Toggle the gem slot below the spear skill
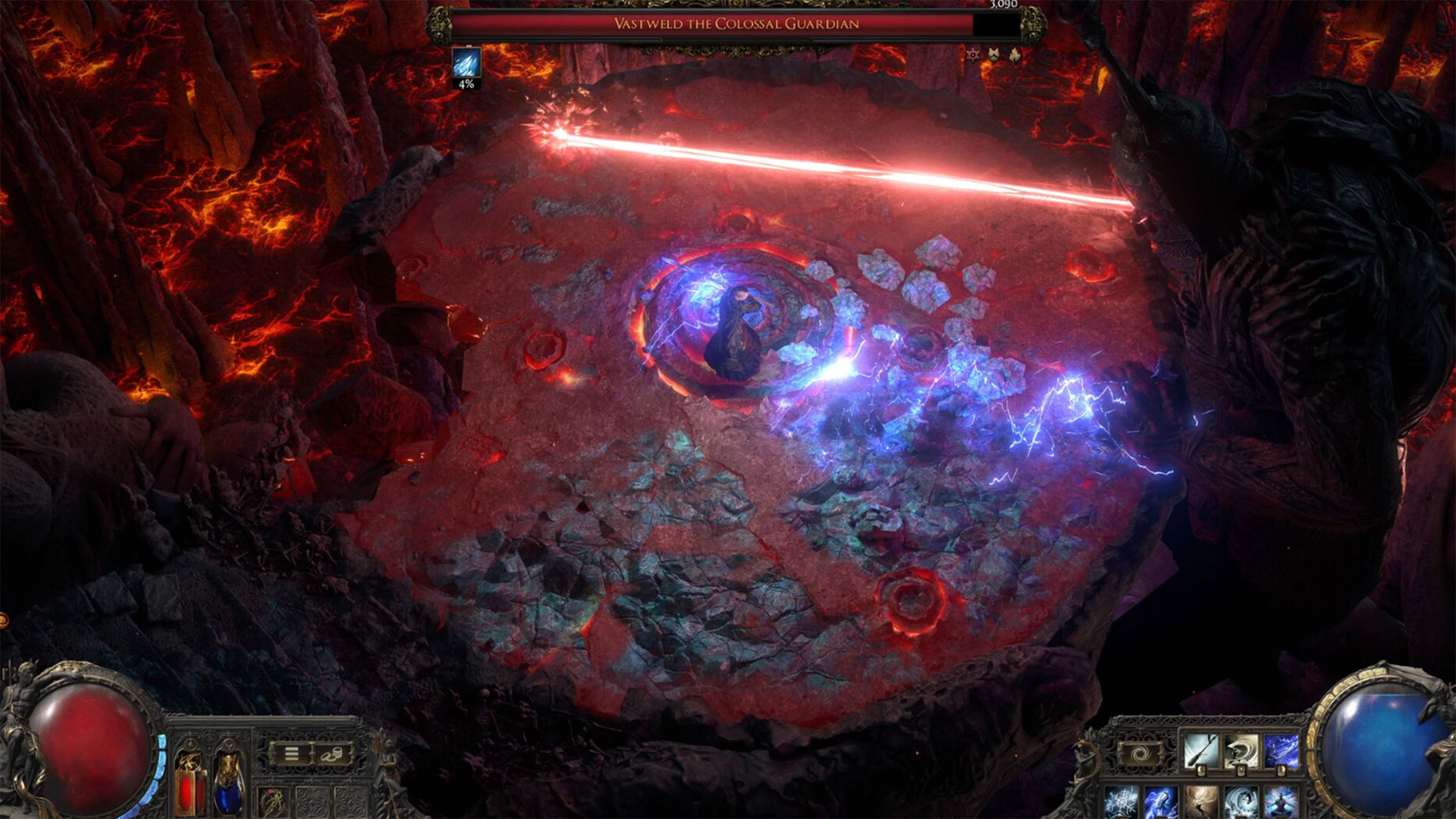 coord(1201,770)
